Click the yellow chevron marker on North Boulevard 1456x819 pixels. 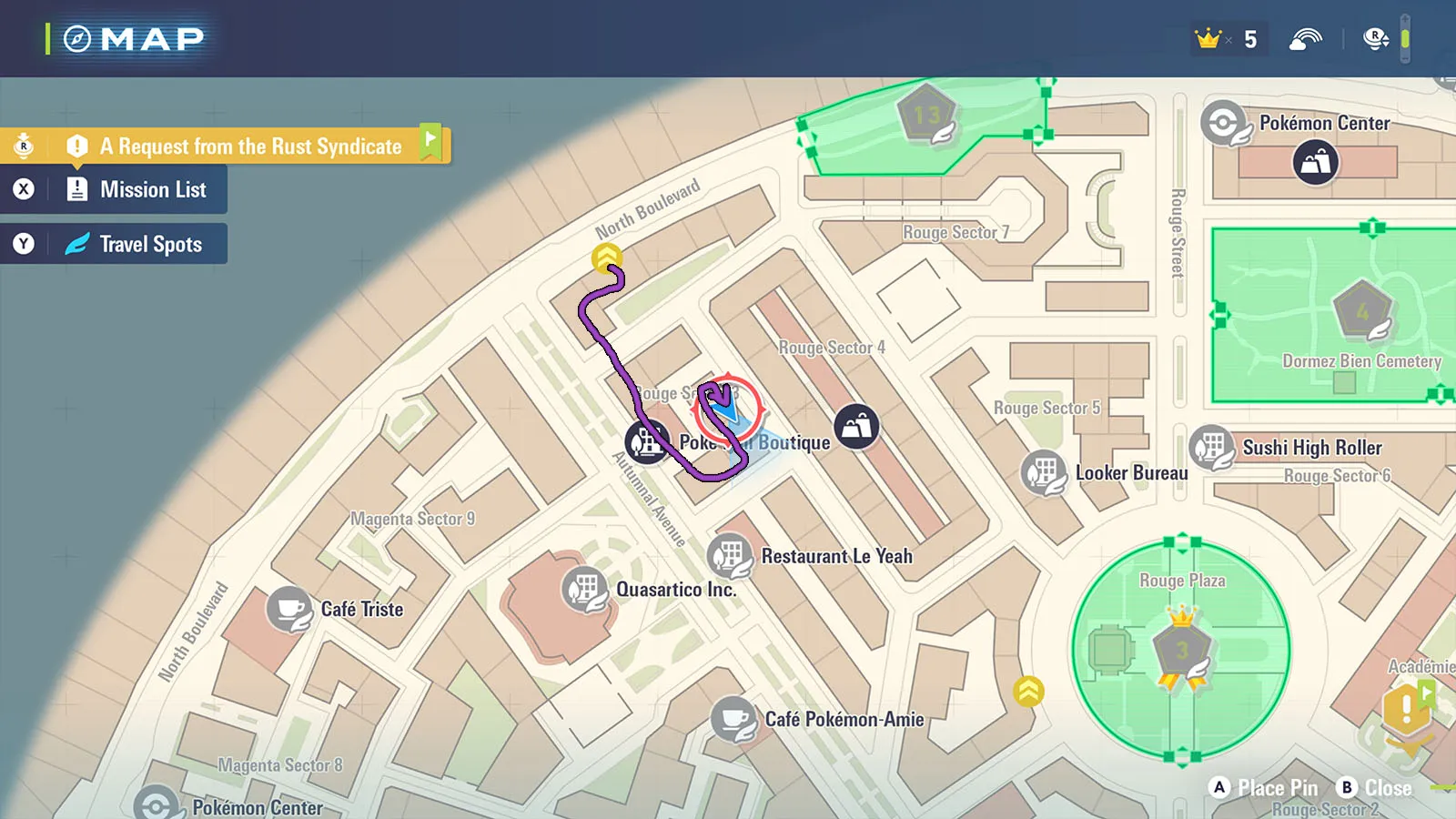coord(606,258)
